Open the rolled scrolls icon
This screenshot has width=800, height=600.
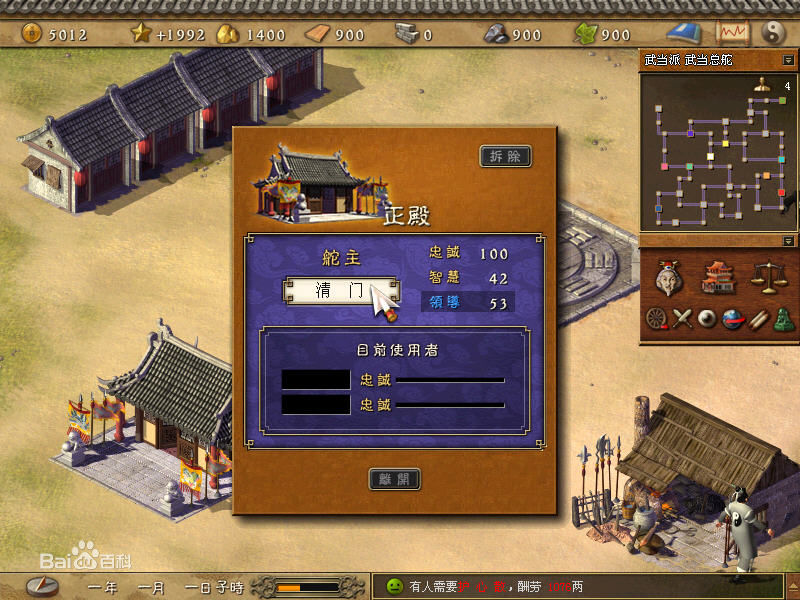758,319
